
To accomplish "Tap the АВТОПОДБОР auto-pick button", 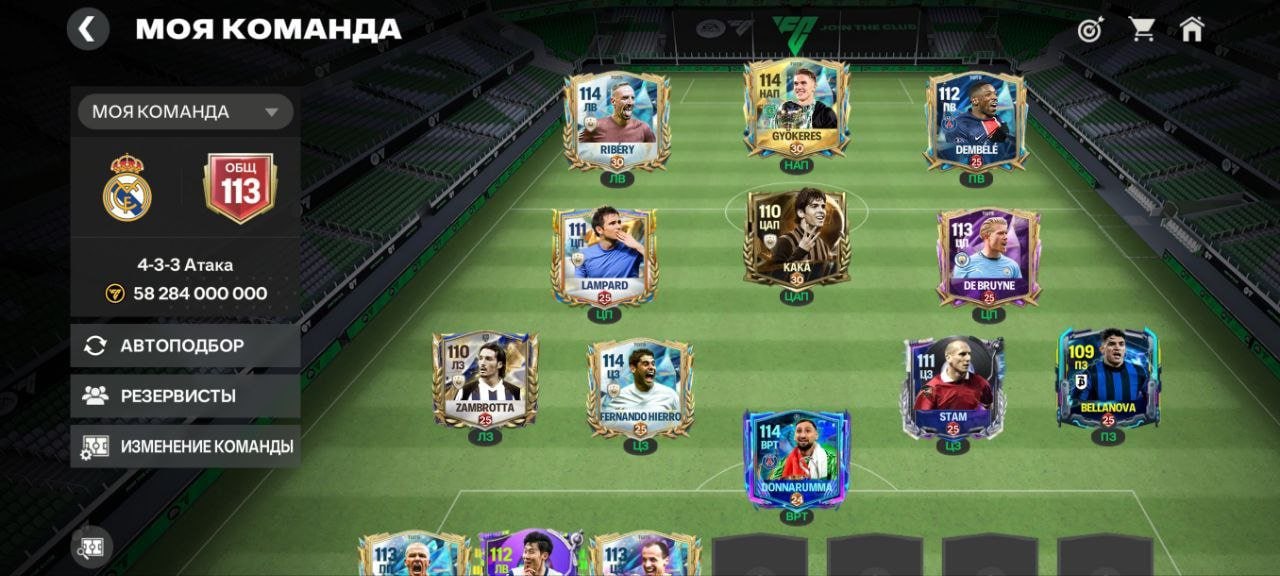I will click(x=186, y=345).
